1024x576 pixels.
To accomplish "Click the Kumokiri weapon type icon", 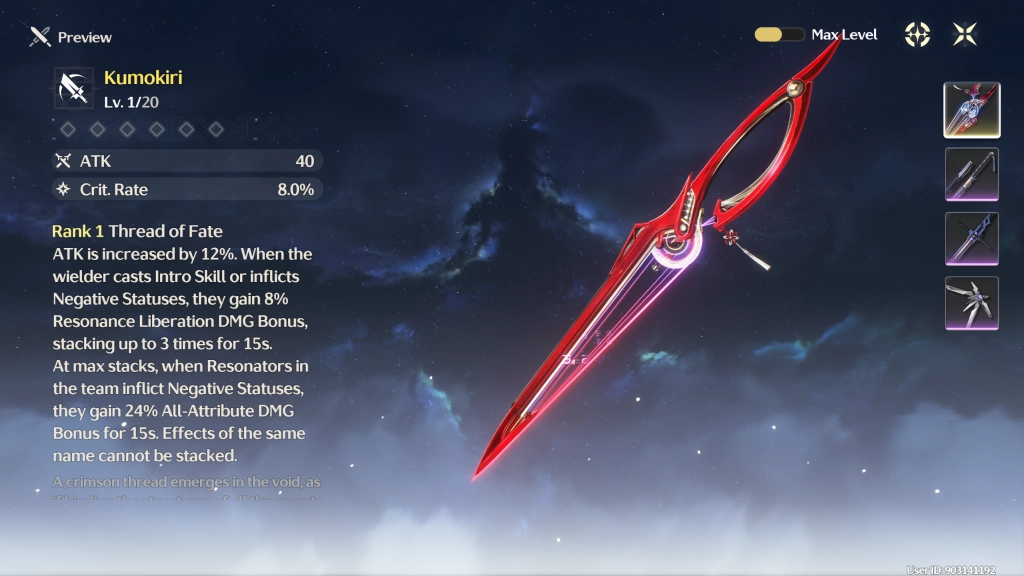I will [x=74, y=88].
